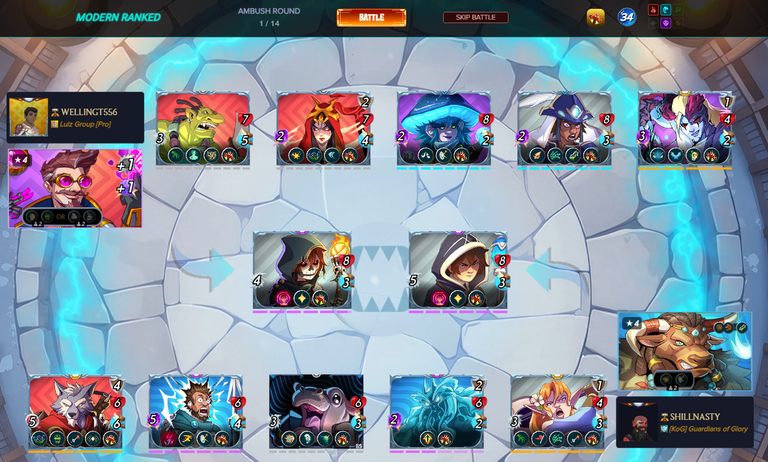768x462 pixels.
Task: Select the blue mushroom-hat witch card
Action: click(444, 128)
